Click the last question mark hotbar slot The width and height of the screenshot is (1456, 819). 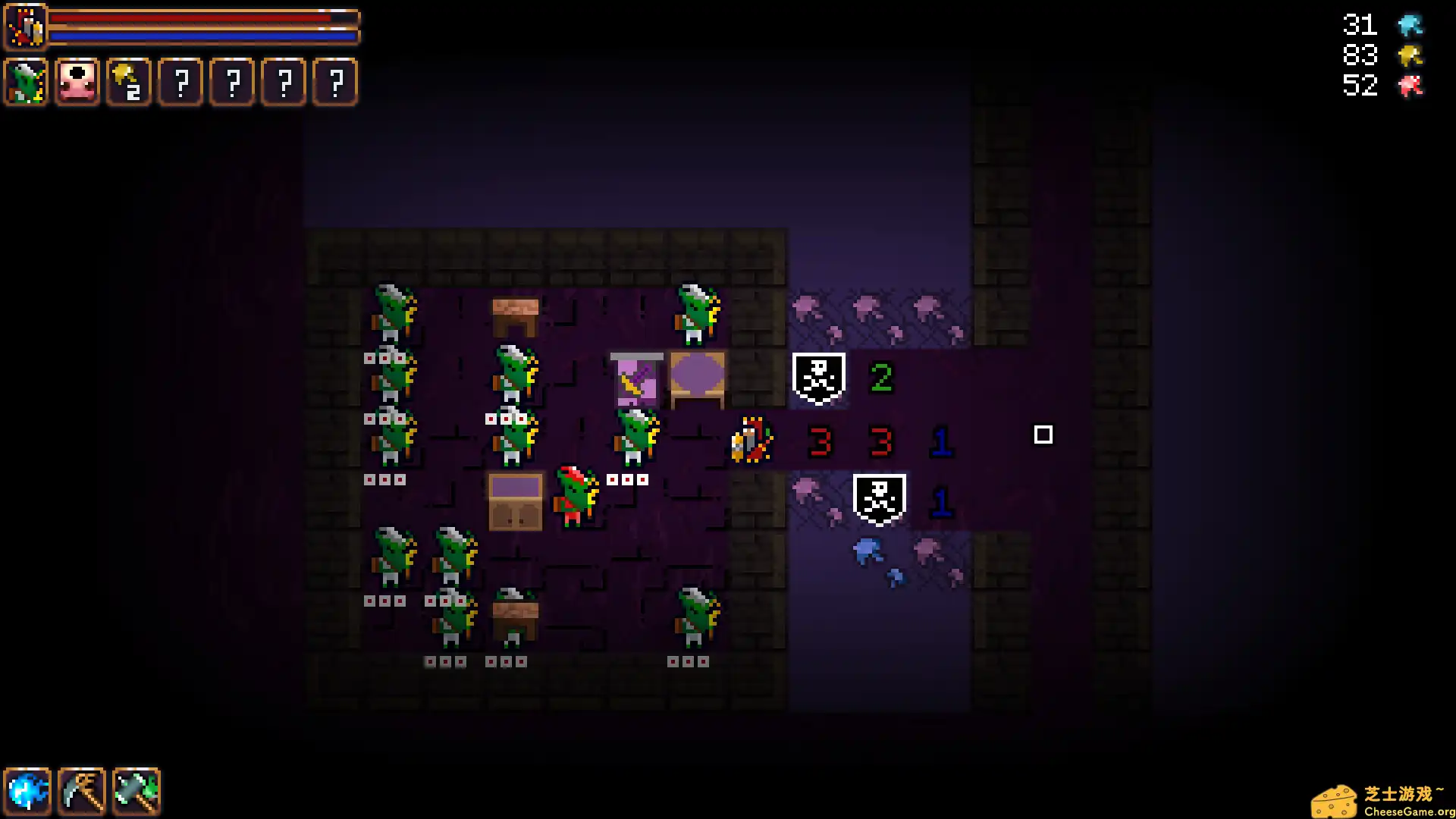(x=334, y=83)
